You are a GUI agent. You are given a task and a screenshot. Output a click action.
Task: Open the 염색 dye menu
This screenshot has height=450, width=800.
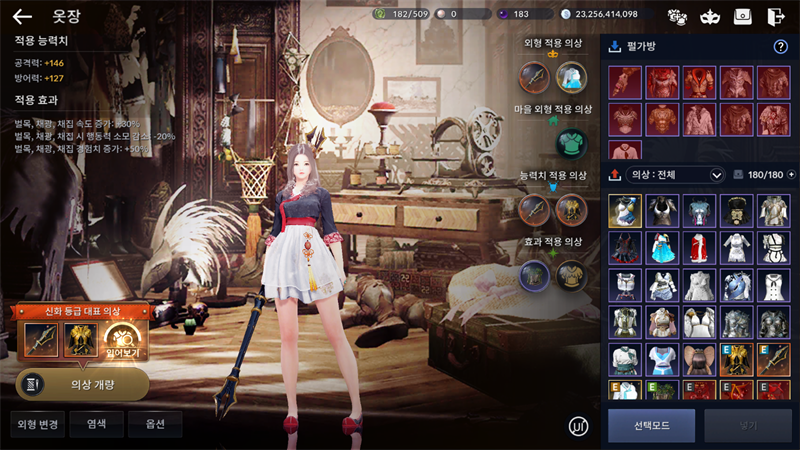coord(97,424)
